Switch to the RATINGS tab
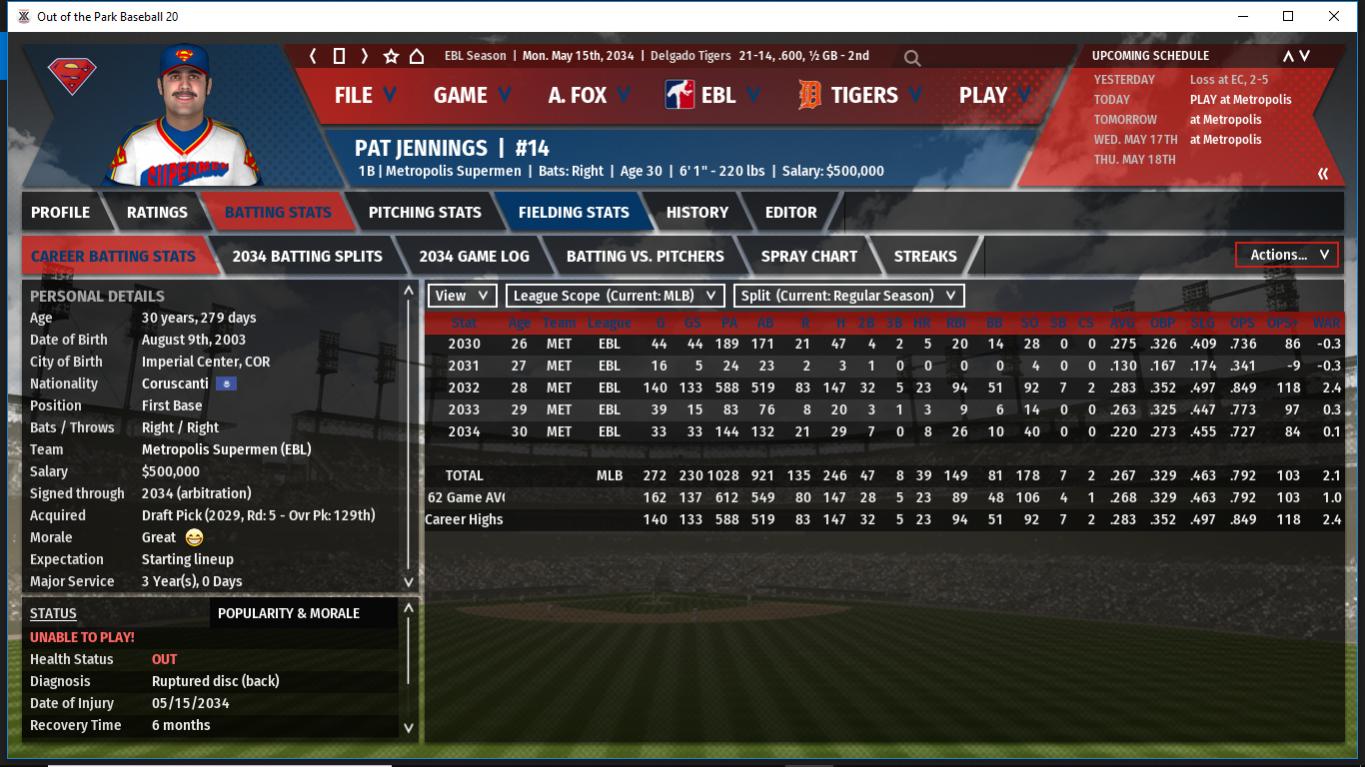 tap(157, 212)
